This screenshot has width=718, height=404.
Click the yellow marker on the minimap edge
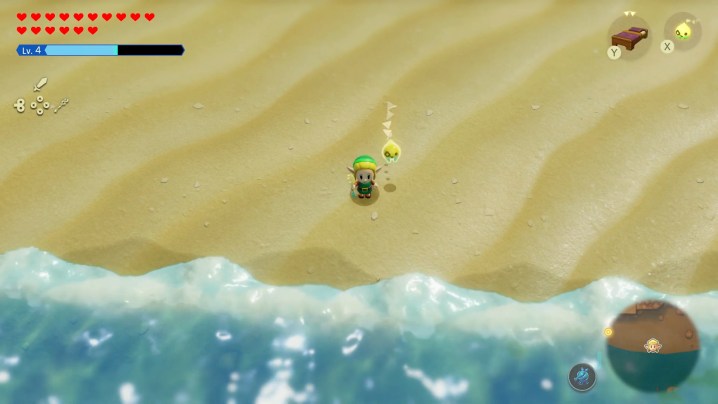pos(607,331)
